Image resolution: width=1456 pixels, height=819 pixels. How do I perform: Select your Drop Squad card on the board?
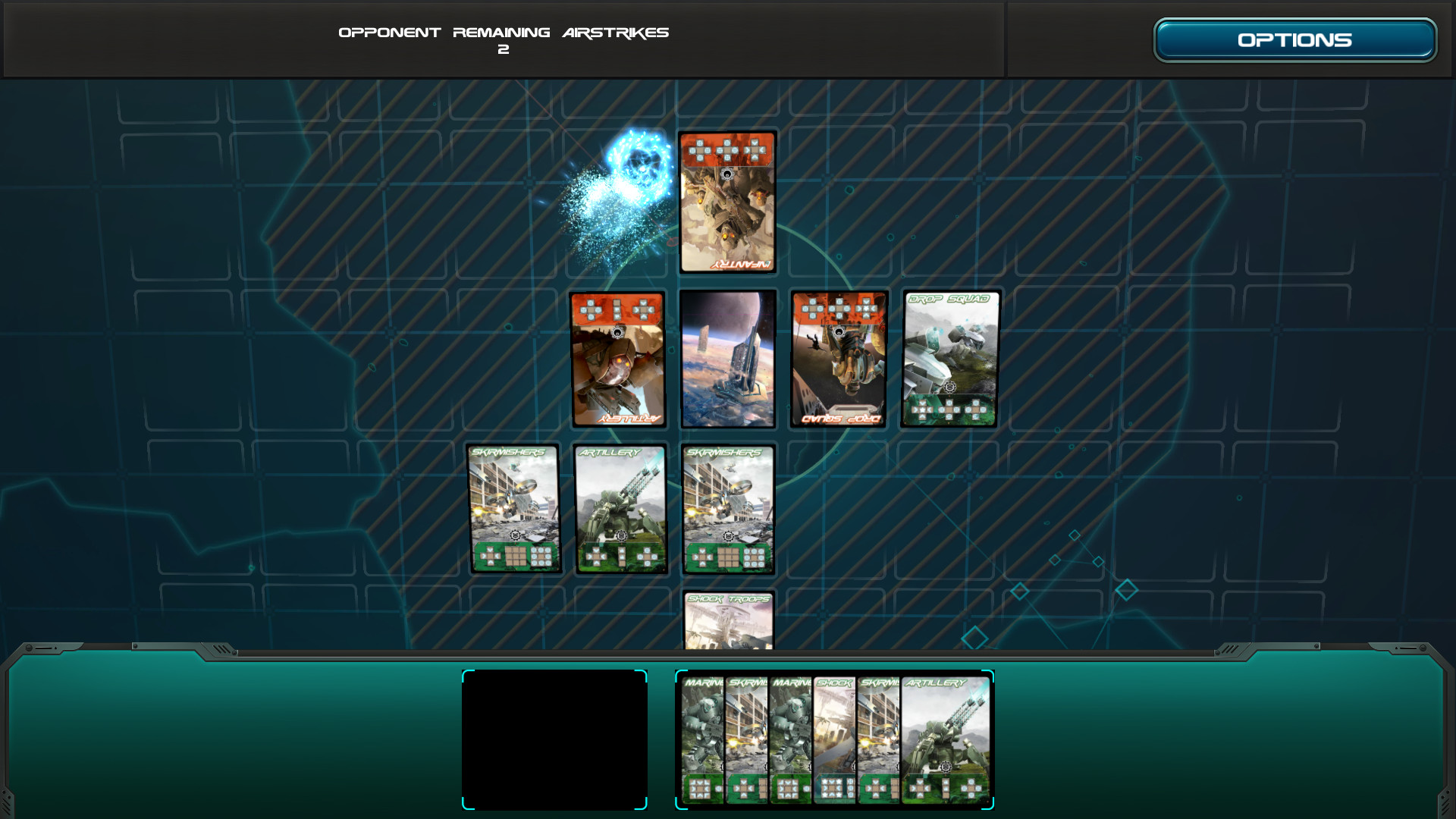point(949,360)
